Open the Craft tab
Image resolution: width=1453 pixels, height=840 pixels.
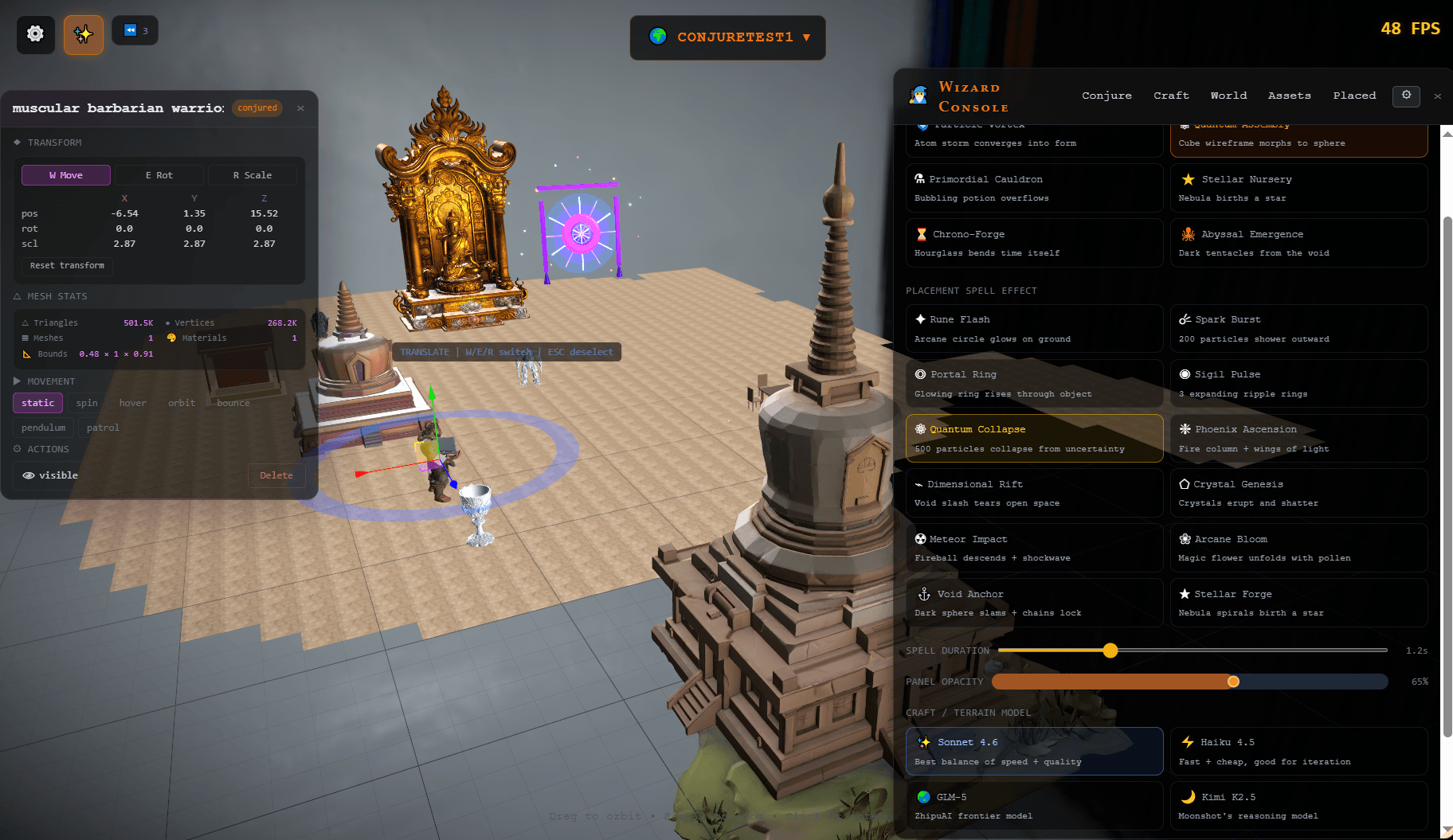(1171, 96)
